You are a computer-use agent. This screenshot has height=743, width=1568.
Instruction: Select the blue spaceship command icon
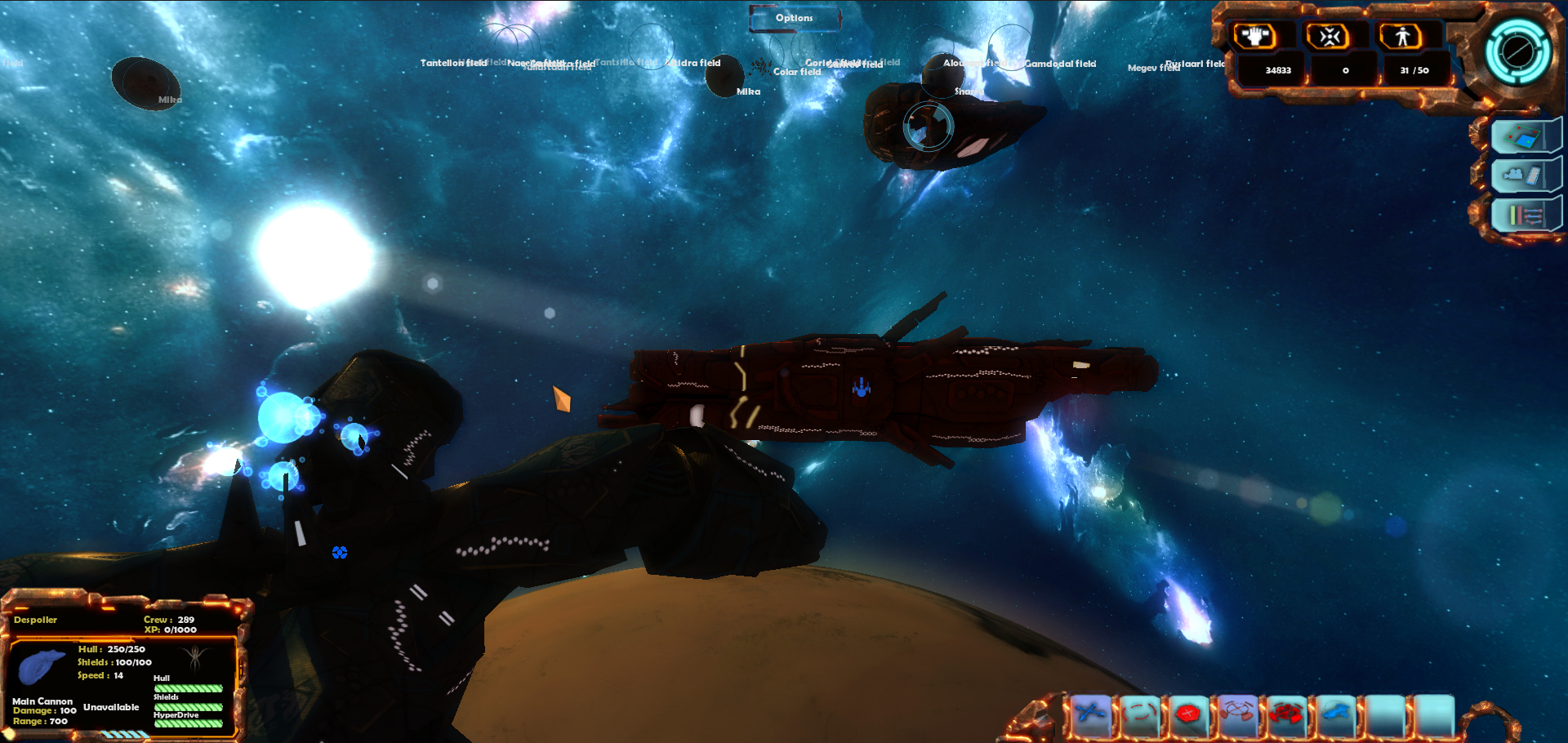point(1336,714)
